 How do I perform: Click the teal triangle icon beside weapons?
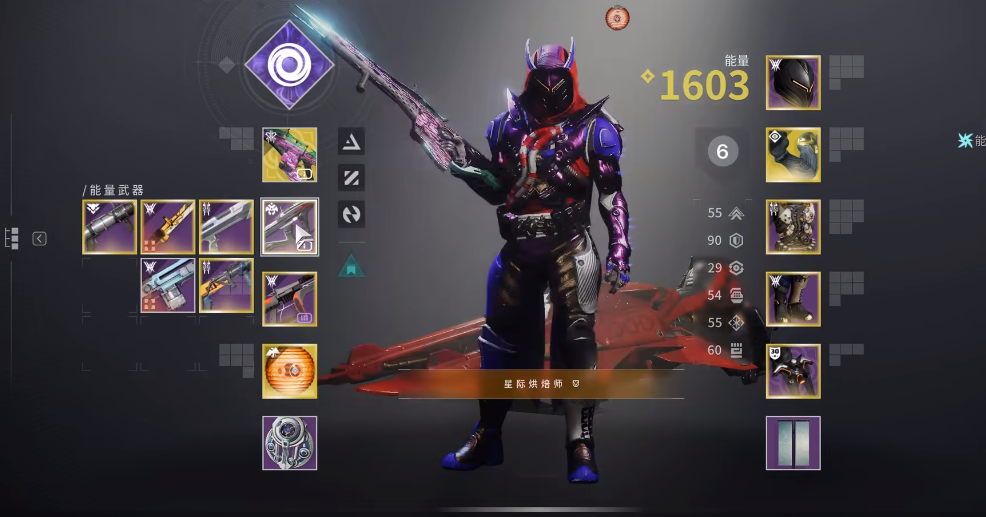pos(351,265)
